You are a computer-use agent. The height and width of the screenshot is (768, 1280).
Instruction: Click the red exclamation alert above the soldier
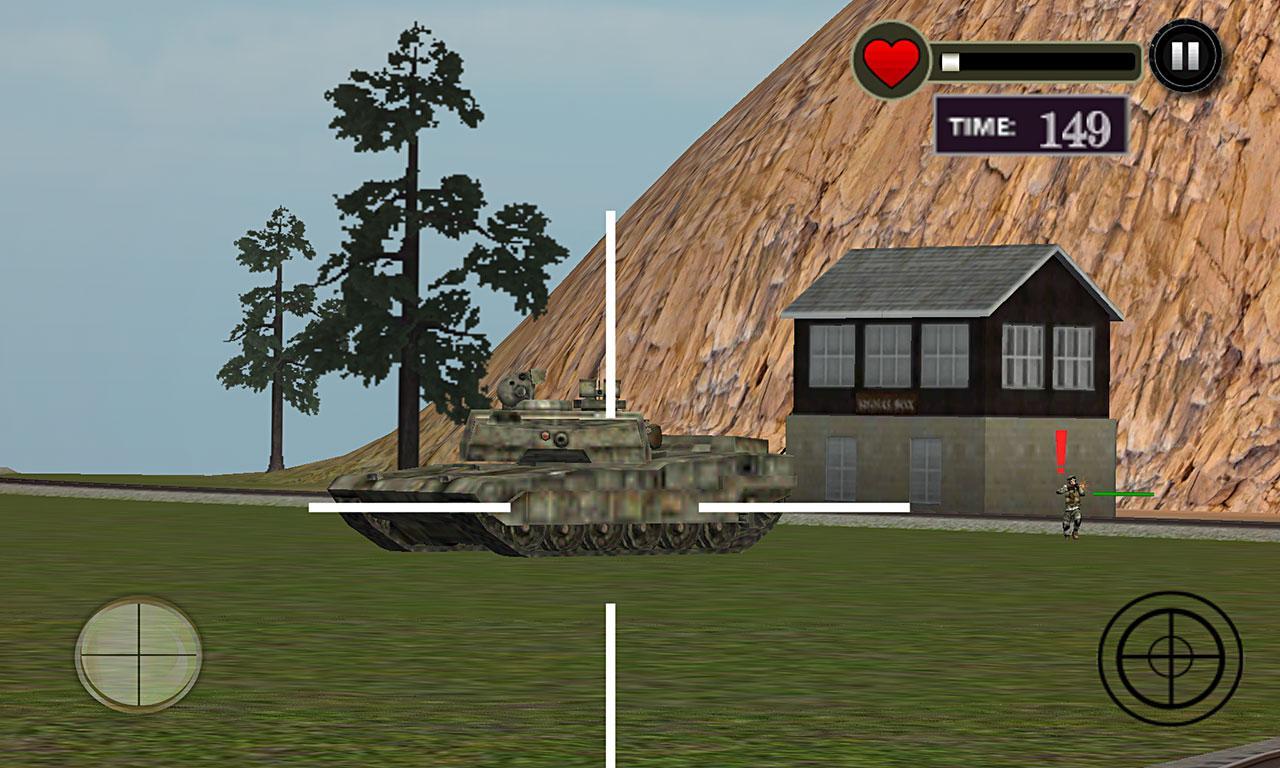pyautogui.click(x=1060, y=450)
